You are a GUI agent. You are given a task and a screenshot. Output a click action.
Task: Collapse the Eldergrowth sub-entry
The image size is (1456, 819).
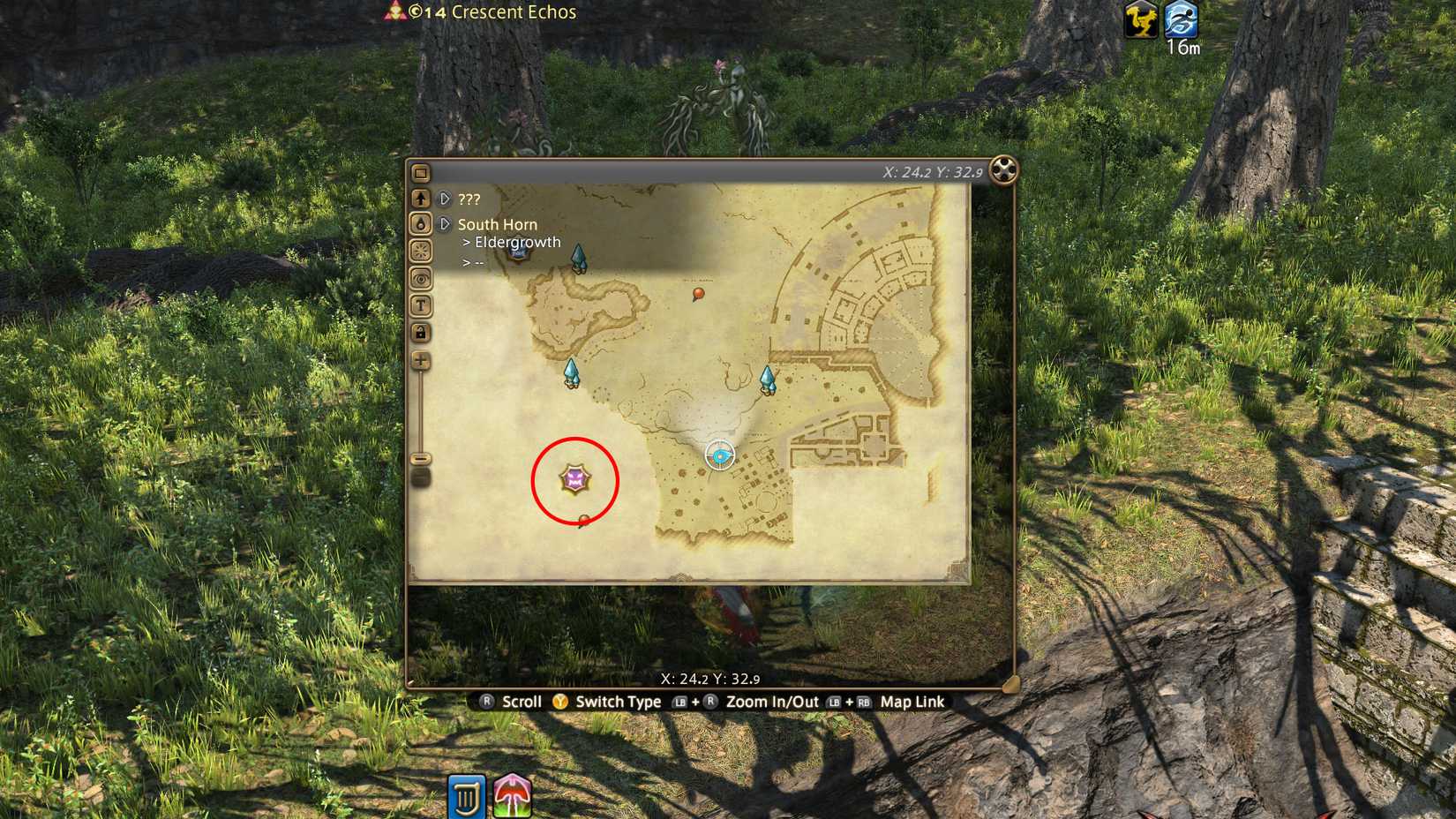pyautogui.click(x=514, y=242)
